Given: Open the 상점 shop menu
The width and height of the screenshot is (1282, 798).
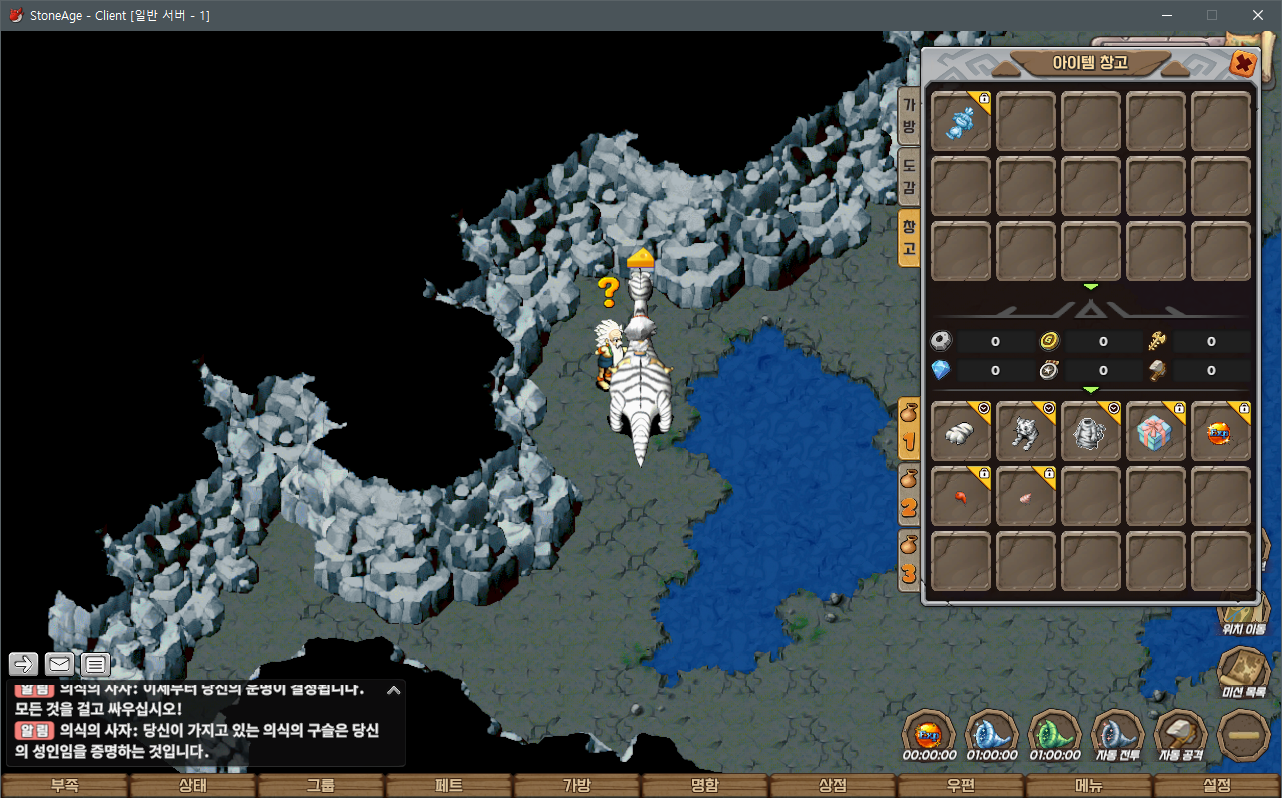Looking at the screenshot, I should pos(833,785).
